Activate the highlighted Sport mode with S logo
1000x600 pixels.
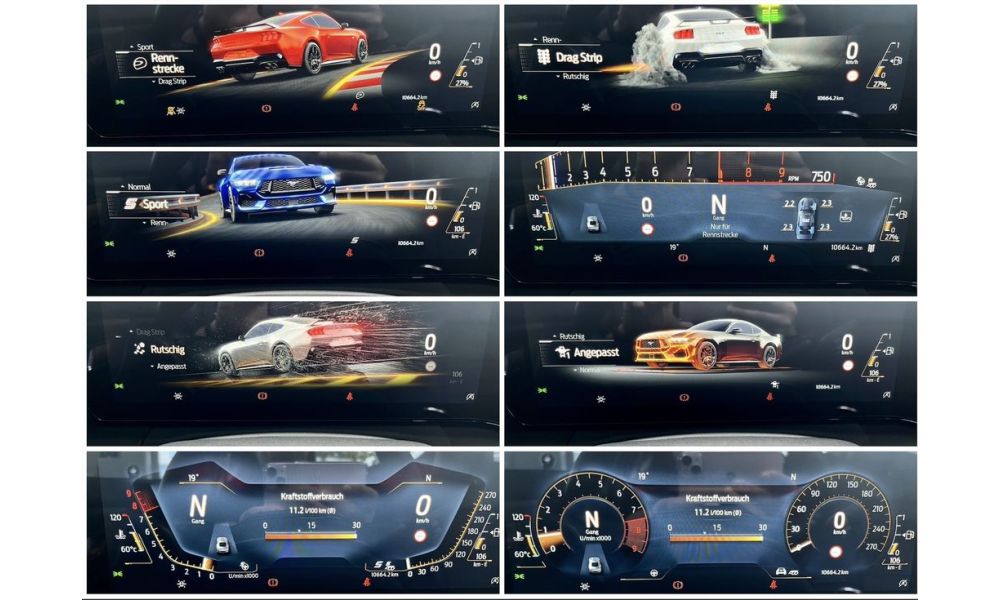coord(153,204)
